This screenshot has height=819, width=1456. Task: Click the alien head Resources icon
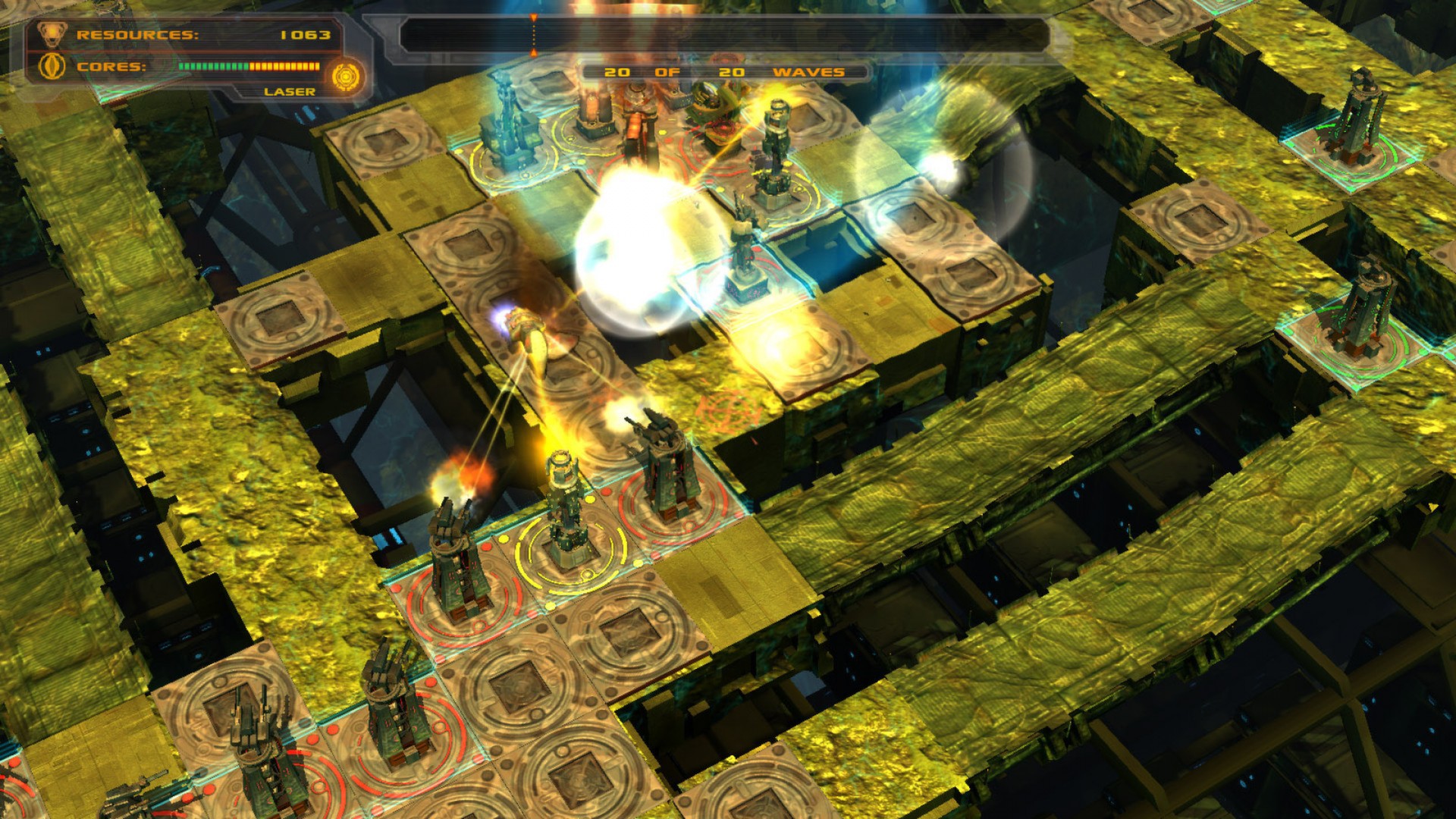(51, 34)
